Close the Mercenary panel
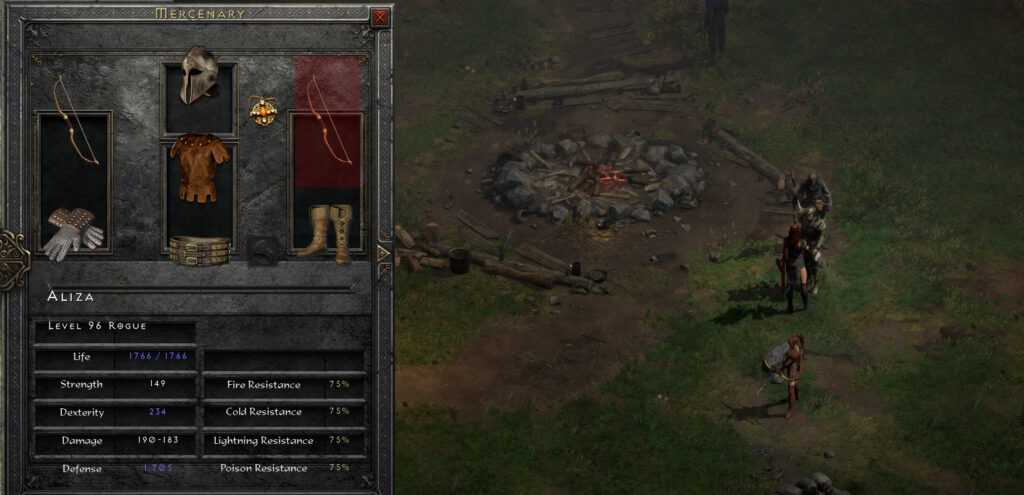The height and width of the screenshot is (495, 1024). pos(380,17)
